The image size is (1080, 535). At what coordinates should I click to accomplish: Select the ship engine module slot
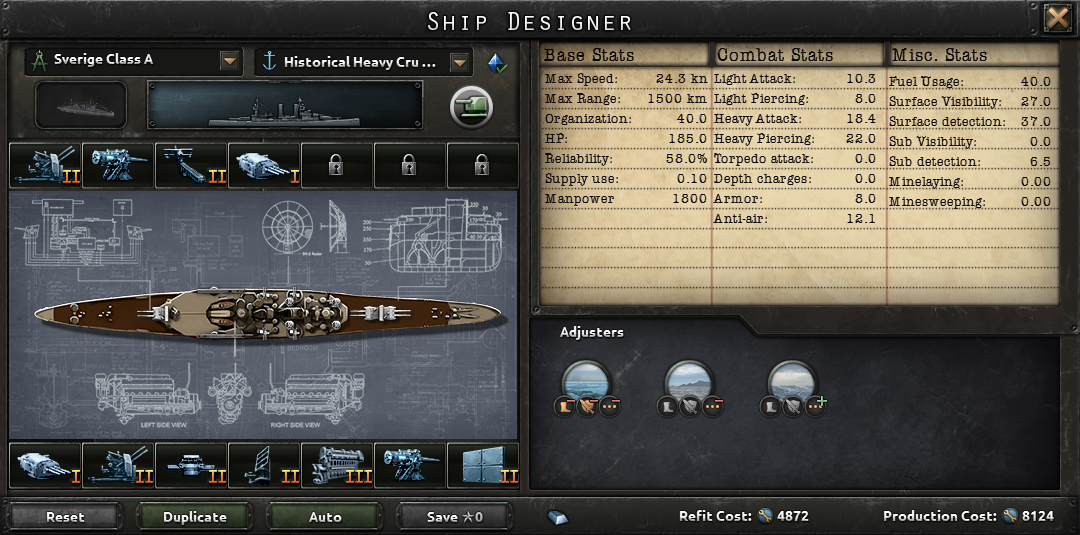point(337,465)
